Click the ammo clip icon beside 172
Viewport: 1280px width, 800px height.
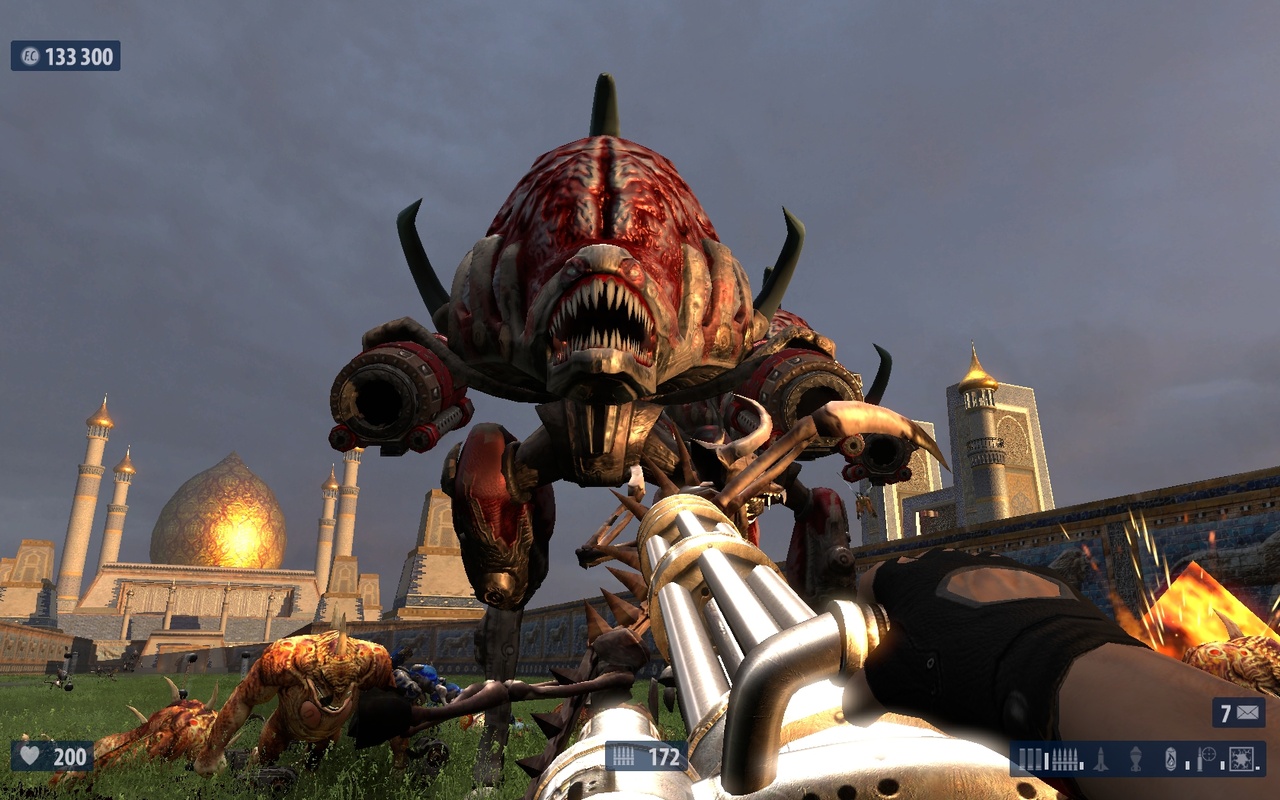click(x=623, y=758)
